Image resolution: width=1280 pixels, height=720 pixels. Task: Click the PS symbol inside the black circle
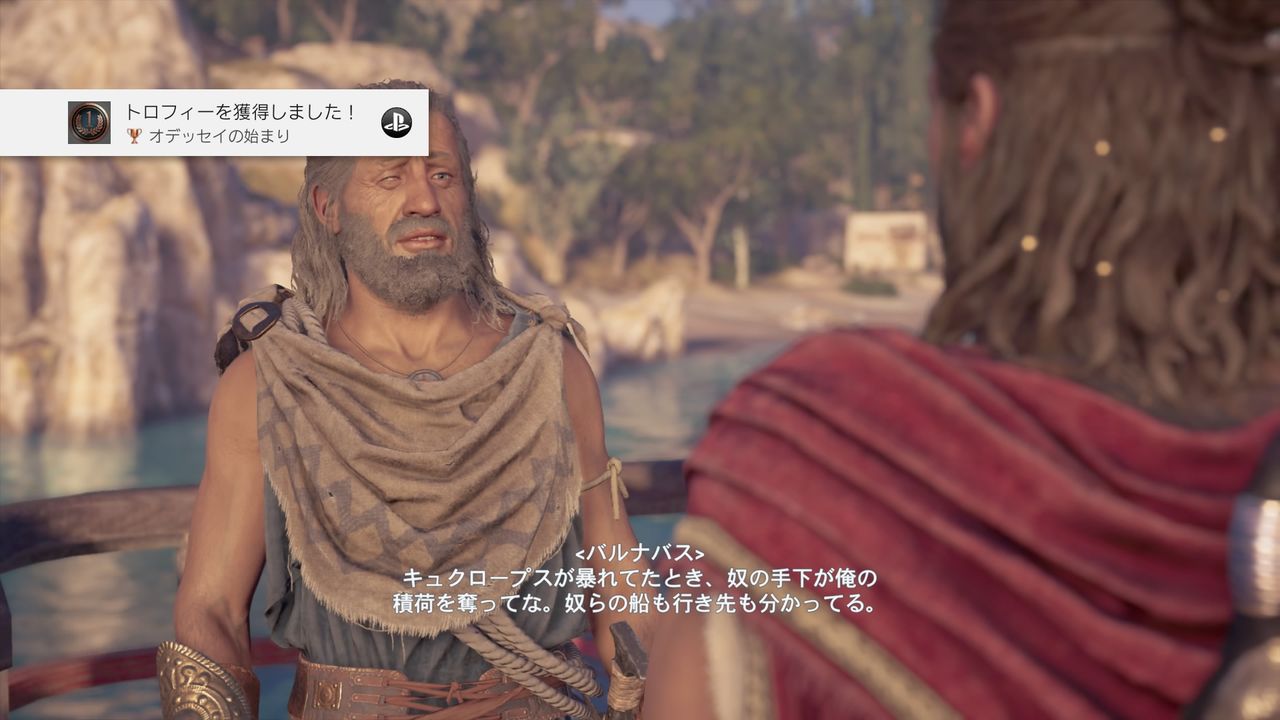396,122
